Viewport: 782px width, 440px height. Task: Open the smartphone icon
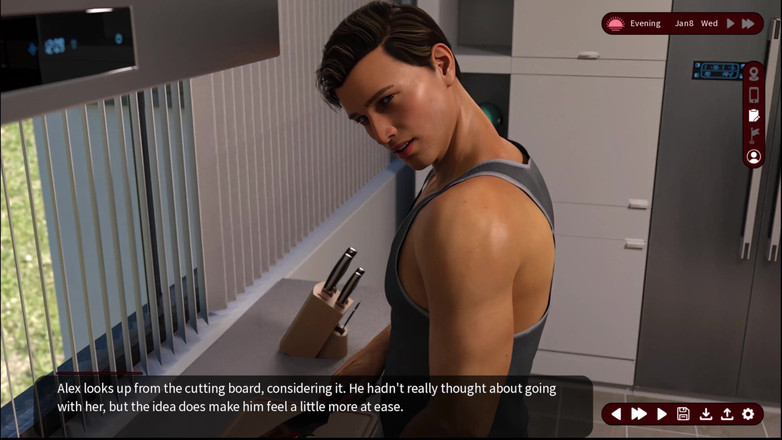(x=754, y=95)
